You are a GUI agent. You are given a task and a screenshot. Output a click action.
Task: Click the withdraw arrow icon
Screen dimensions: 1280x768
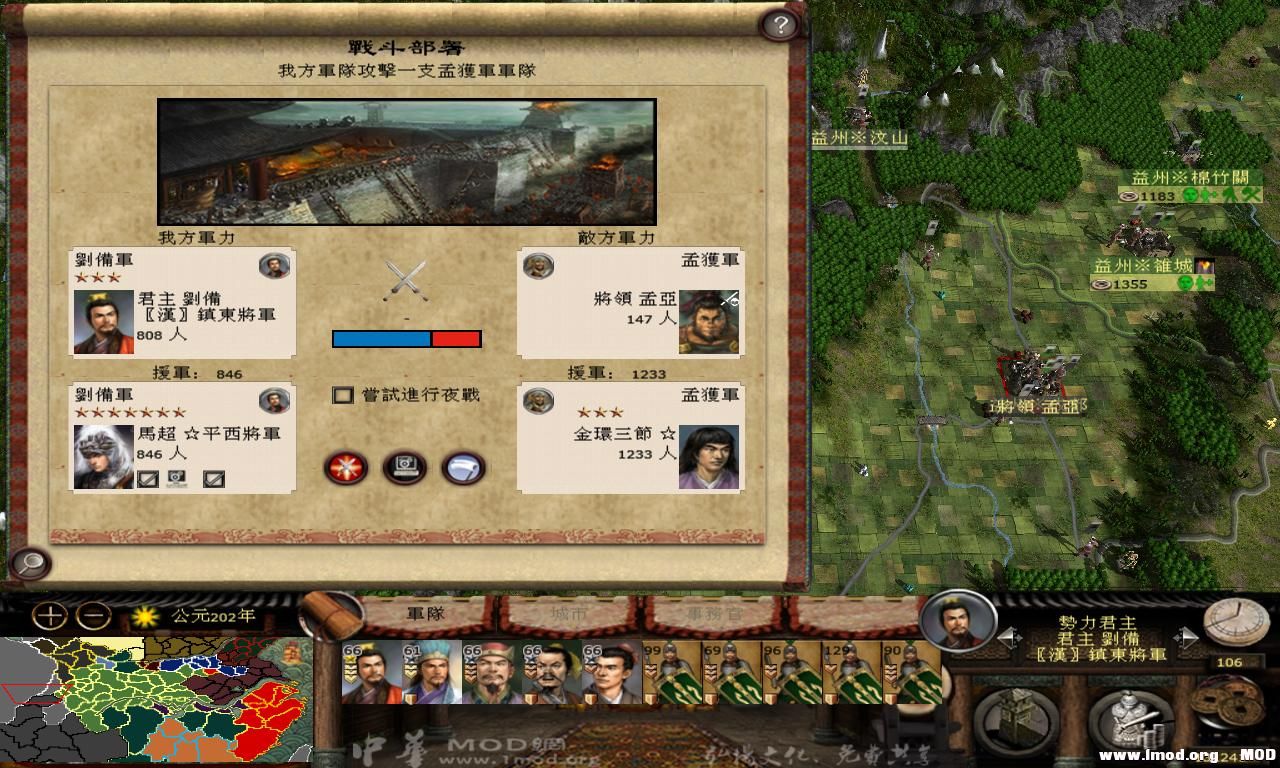[460, 468]
